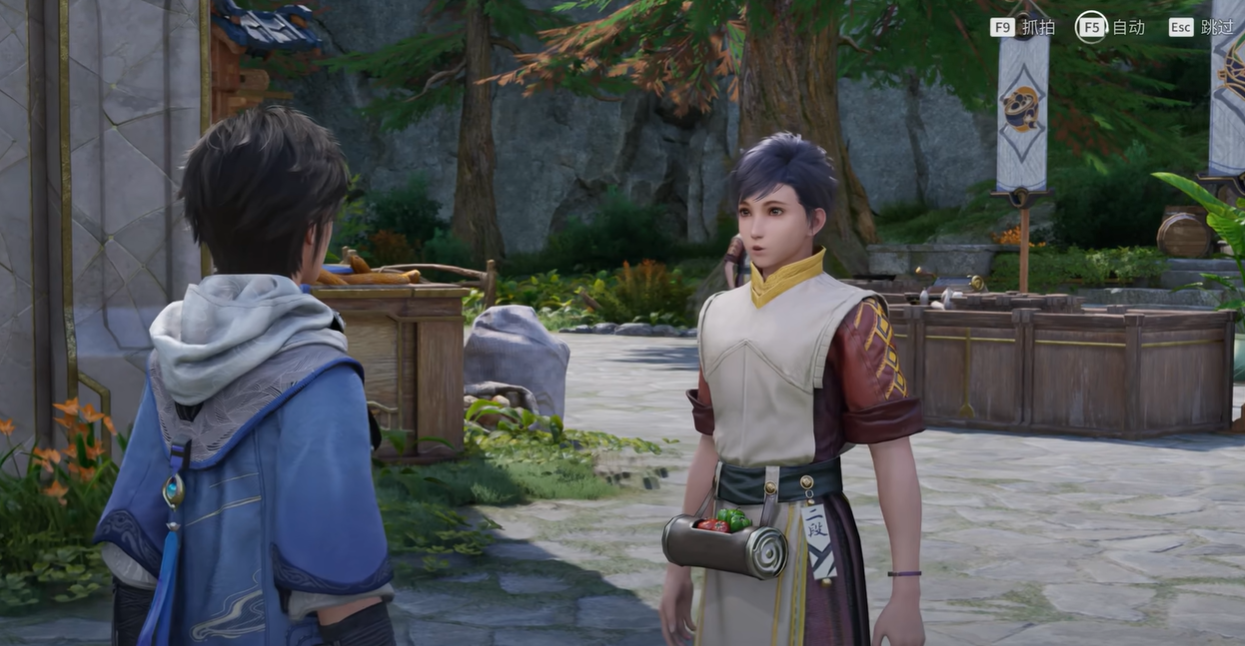The height and width of the screenshot is (646, 1245).
Task: Toggle 自动 auto-play dialogue
Action: pos(1110,27)
